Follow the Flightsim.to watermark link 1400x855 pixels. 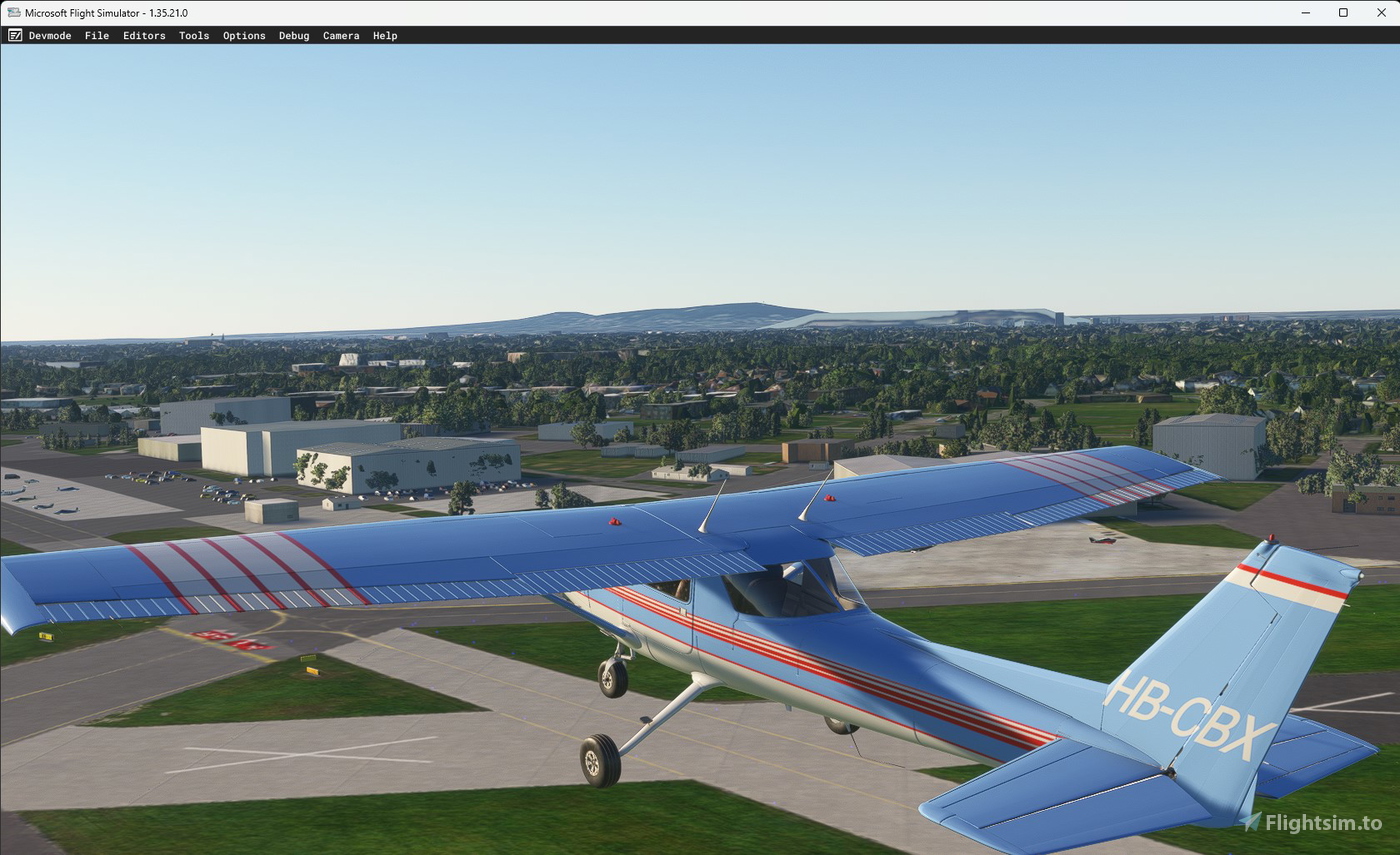coord(1322,822)
